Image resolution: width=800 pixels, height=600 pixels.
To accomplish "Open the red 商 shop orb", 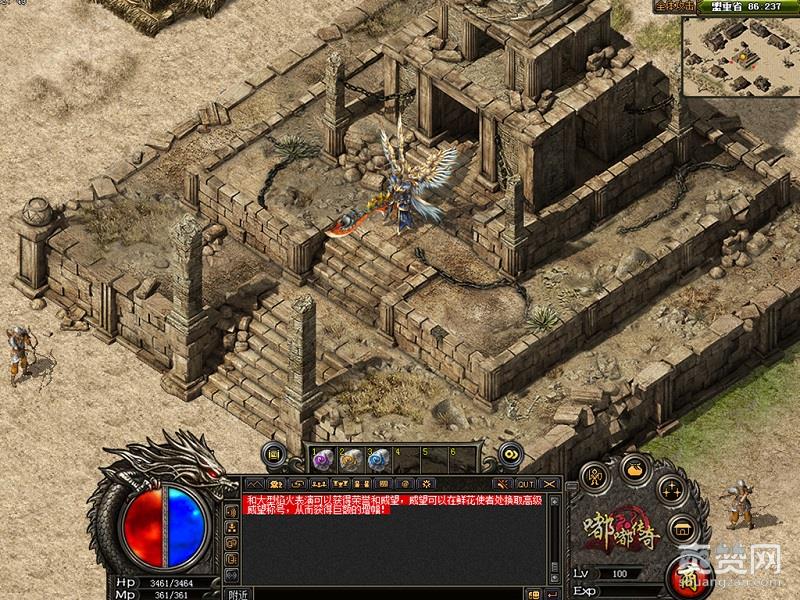I will pyautogui.click(x=688, y=576).
